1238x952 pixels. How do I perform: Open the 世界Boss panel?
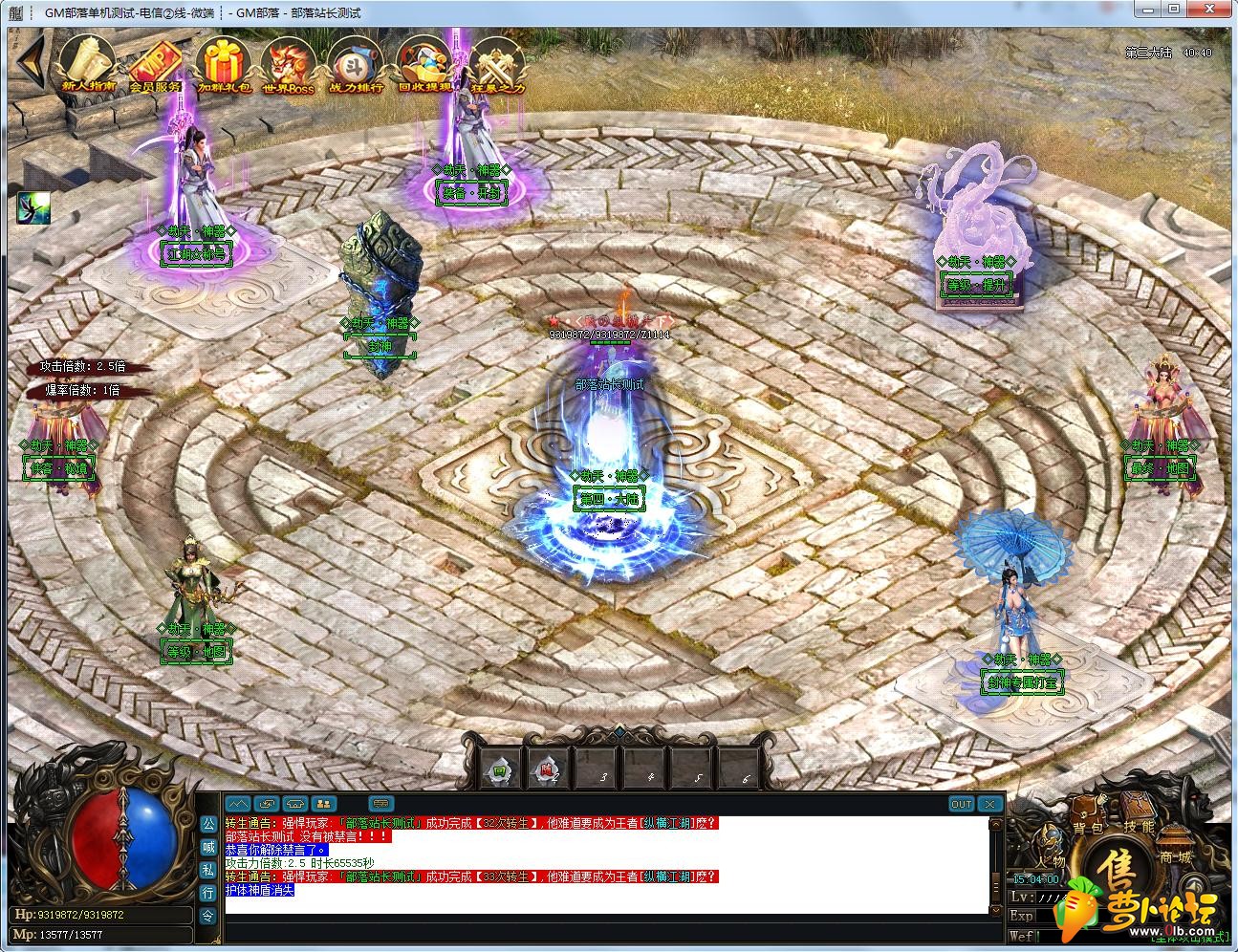[x=289, y=65]
